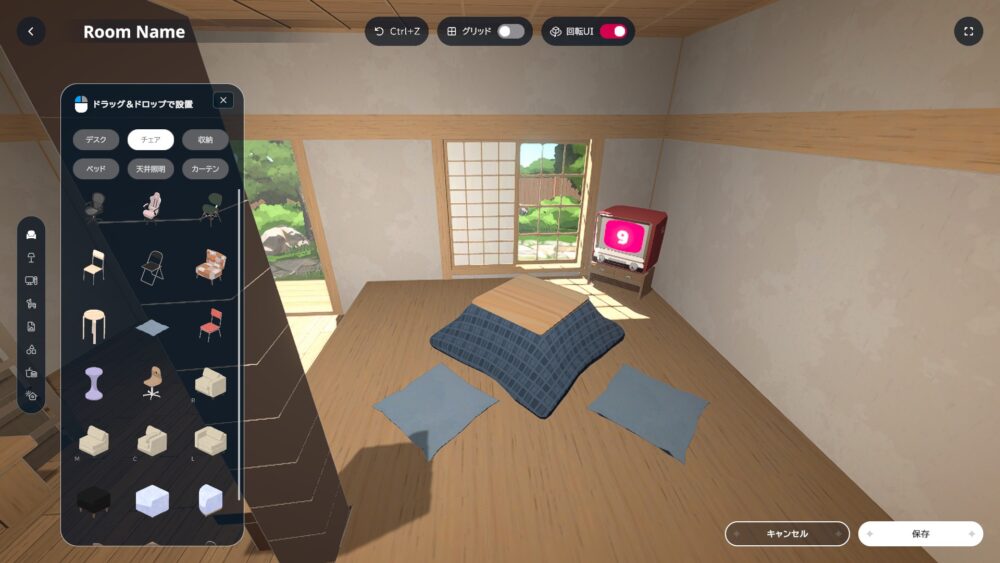Click the キャンセル cancel button
The image size is (1000, 563).
tap(787, 534)
